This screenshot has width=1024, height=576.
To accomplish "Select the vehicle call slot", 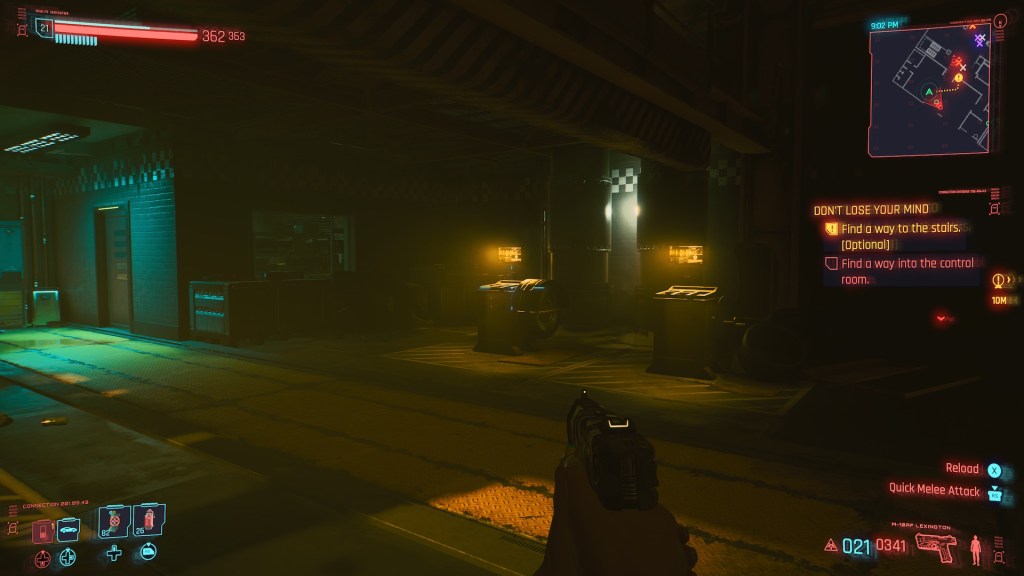I will pyautogui.click(x=68, y=530).
